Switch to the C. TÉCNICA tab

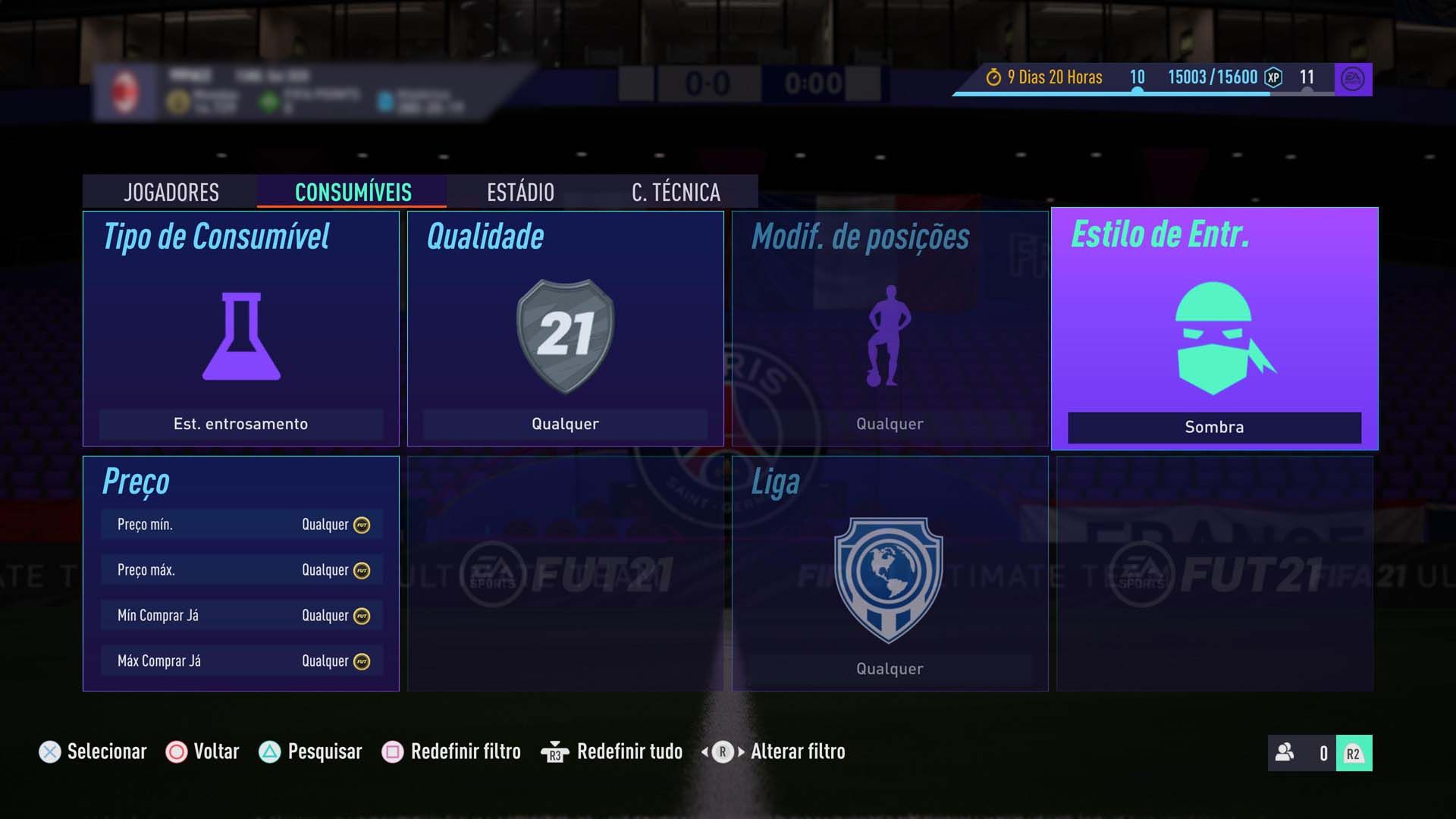tap(676, 192)
